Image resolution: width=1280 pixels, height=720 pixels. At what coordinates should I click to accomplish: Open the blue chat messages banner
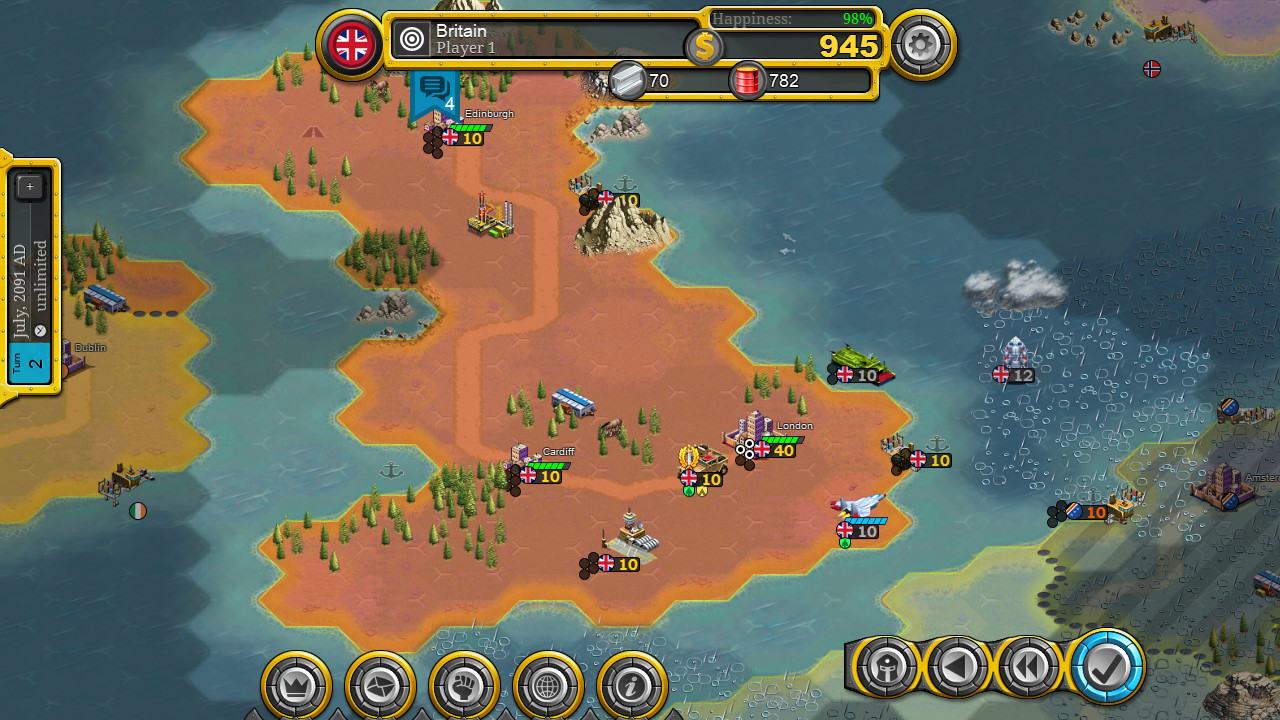click(434, 92)
